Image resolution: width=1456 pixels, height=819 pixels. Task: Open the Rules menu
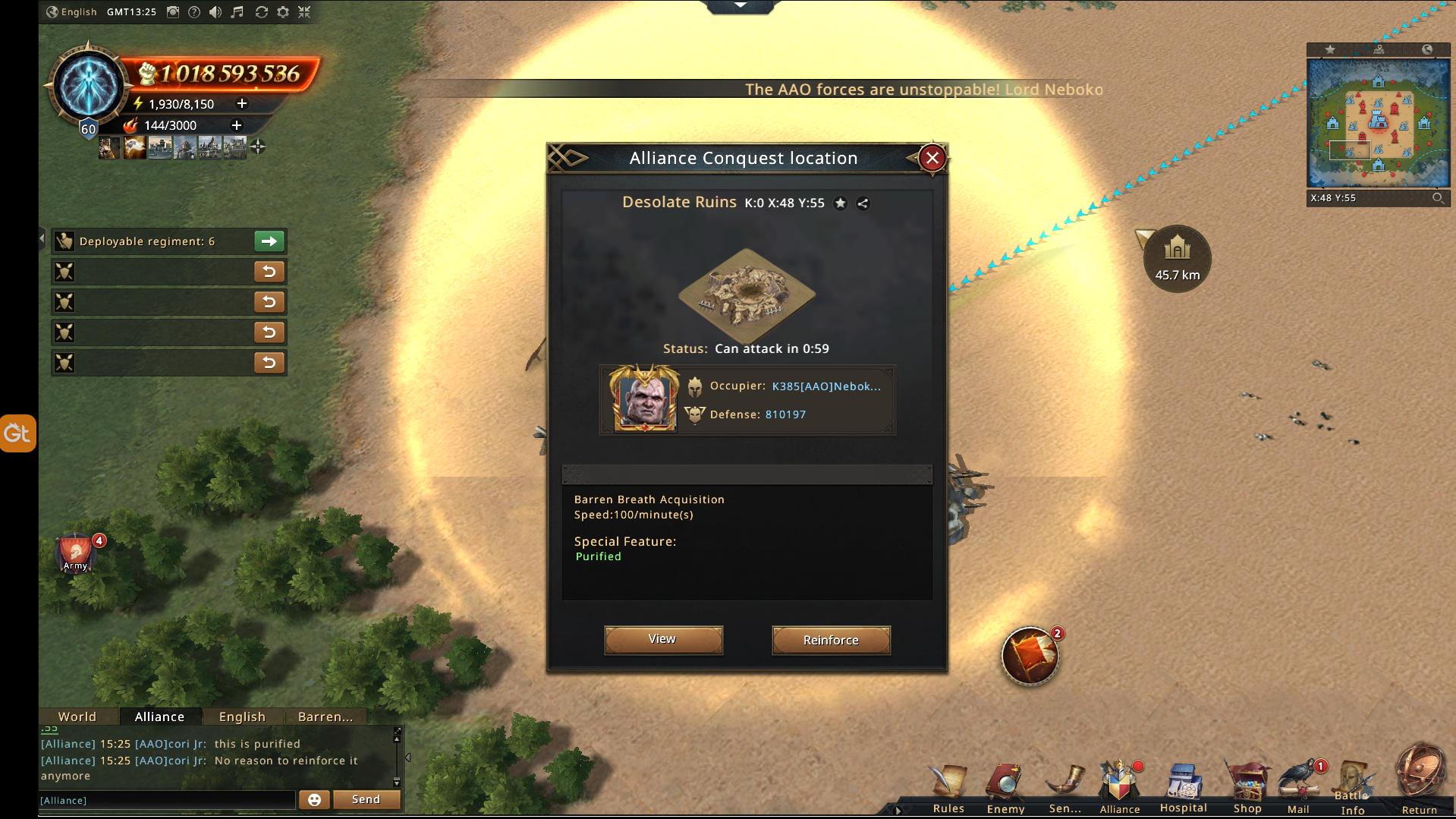[x=948, y=788]
